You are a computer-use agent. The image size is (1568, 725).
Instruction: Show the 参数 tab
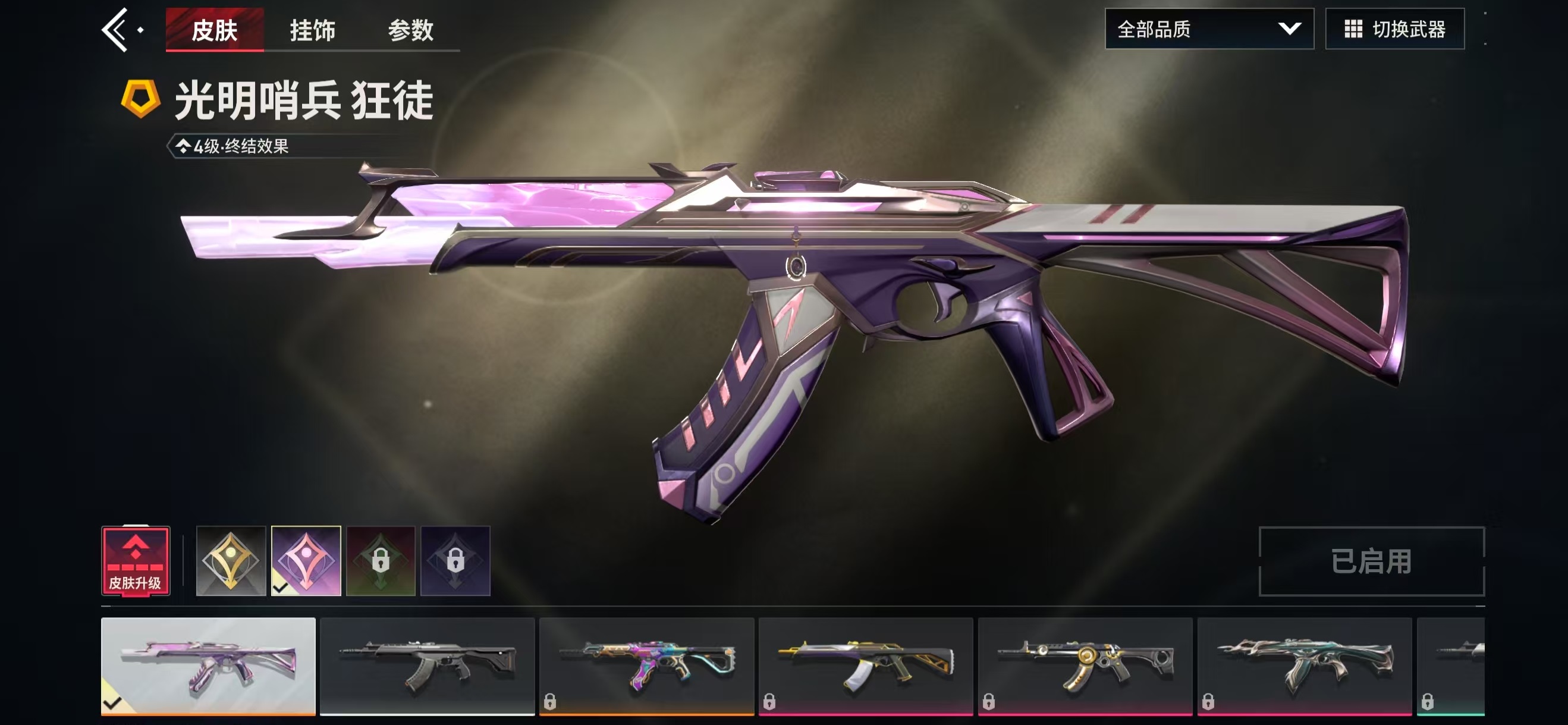click(x=411, y=29)
